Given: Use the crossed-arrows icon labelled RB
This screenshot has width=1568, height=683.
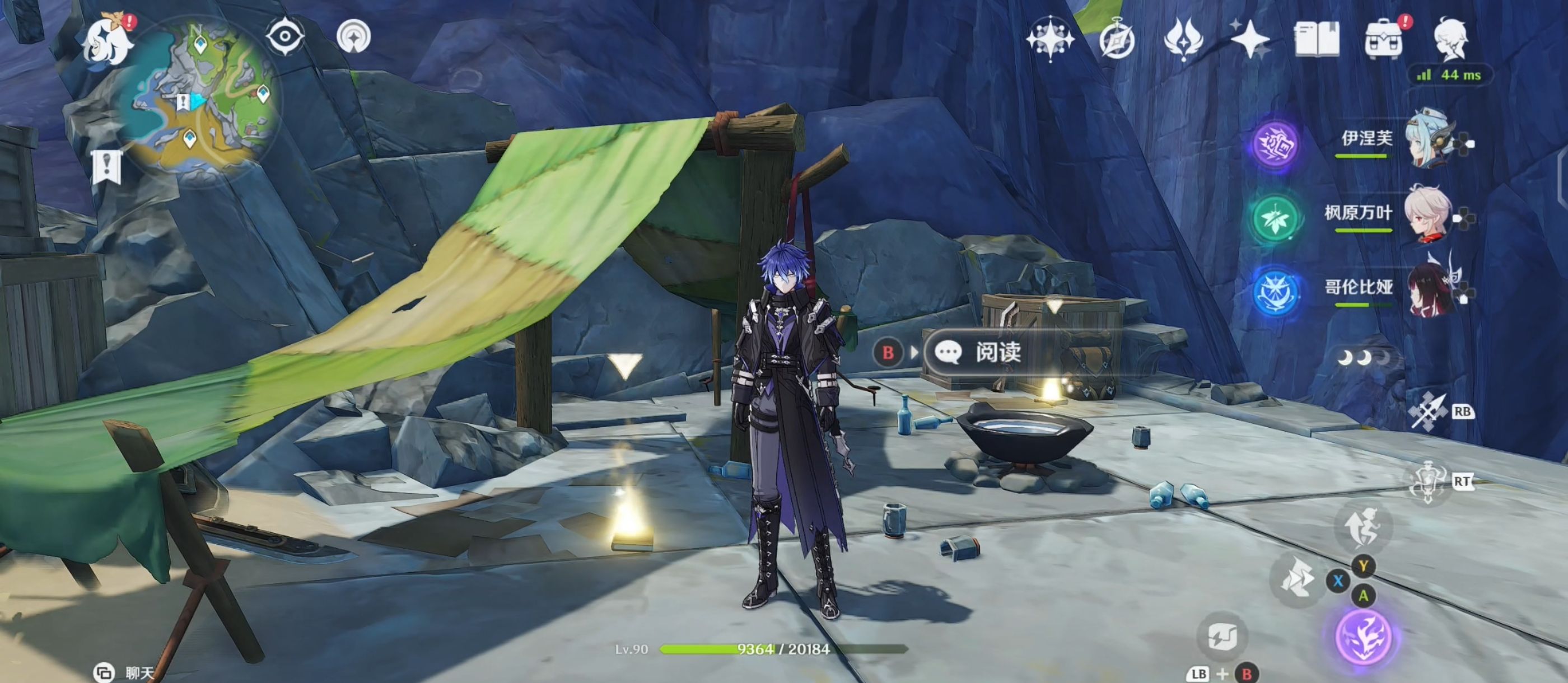Looking at the screenshot, I should tap(1429, 412).
